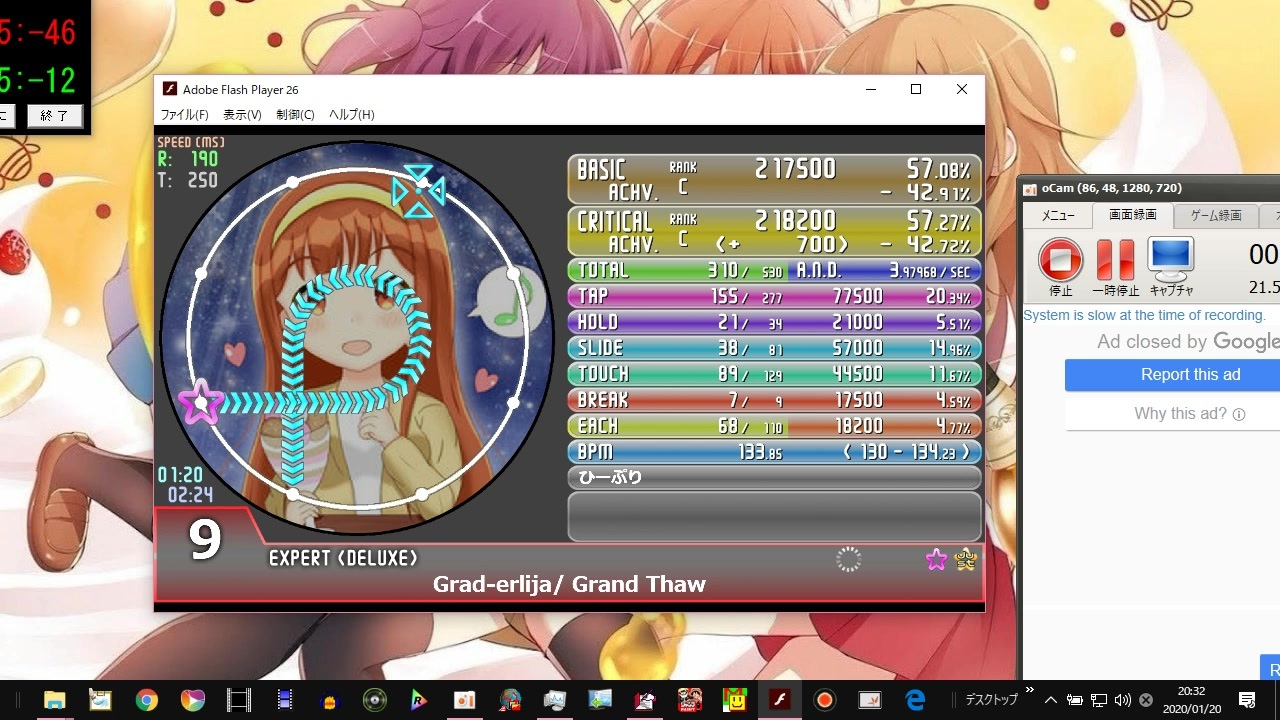This screenshot has width=1280, height=720.
Task: Select the メニュー tab in oCam
Action: [x=1057, y=215]
